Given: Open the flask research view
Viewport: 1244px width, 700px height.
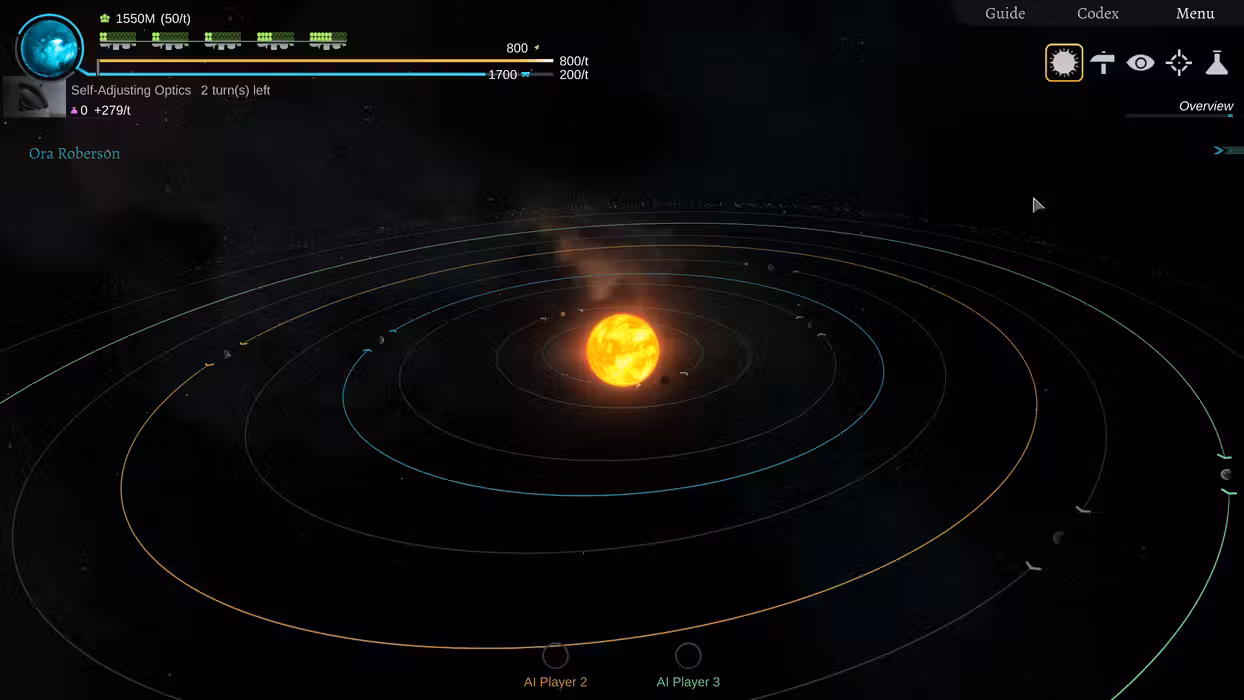Looking at the screenshot, I should click(x=1216, y=63).
